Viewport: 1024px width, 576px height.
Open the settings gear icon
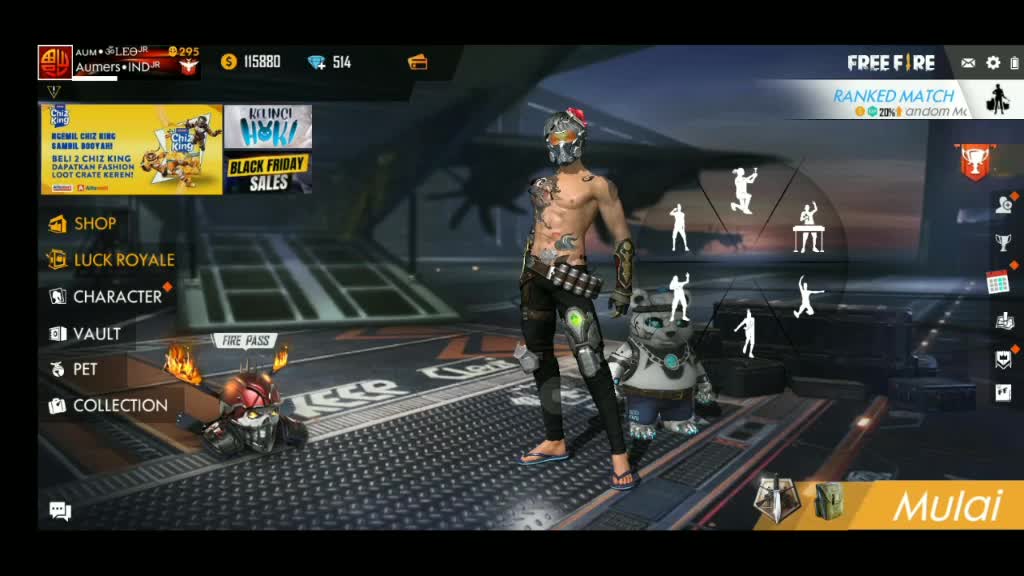[x=993, y=63]
